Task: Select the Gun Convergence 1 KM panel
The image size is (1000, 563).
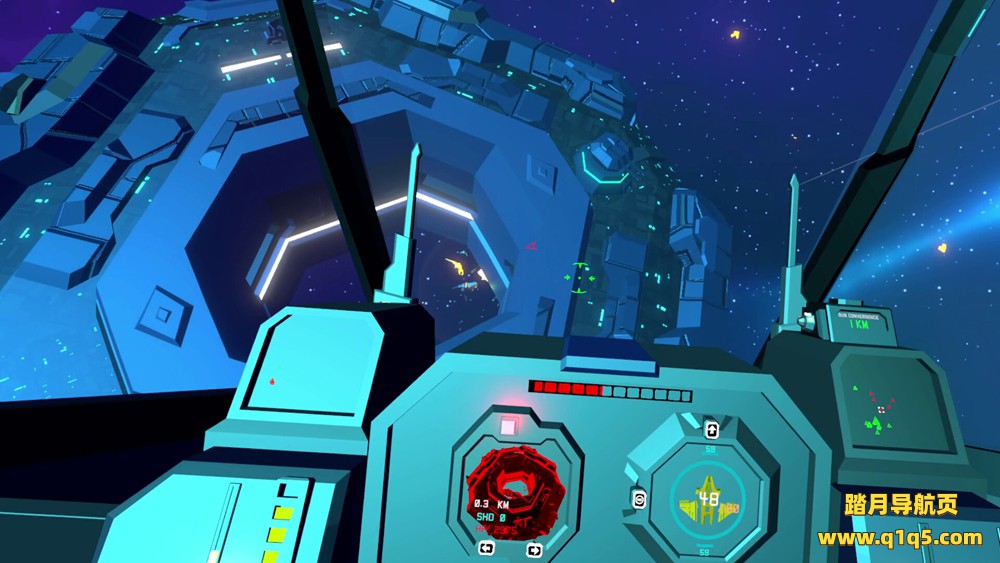Action: (857, 320)
